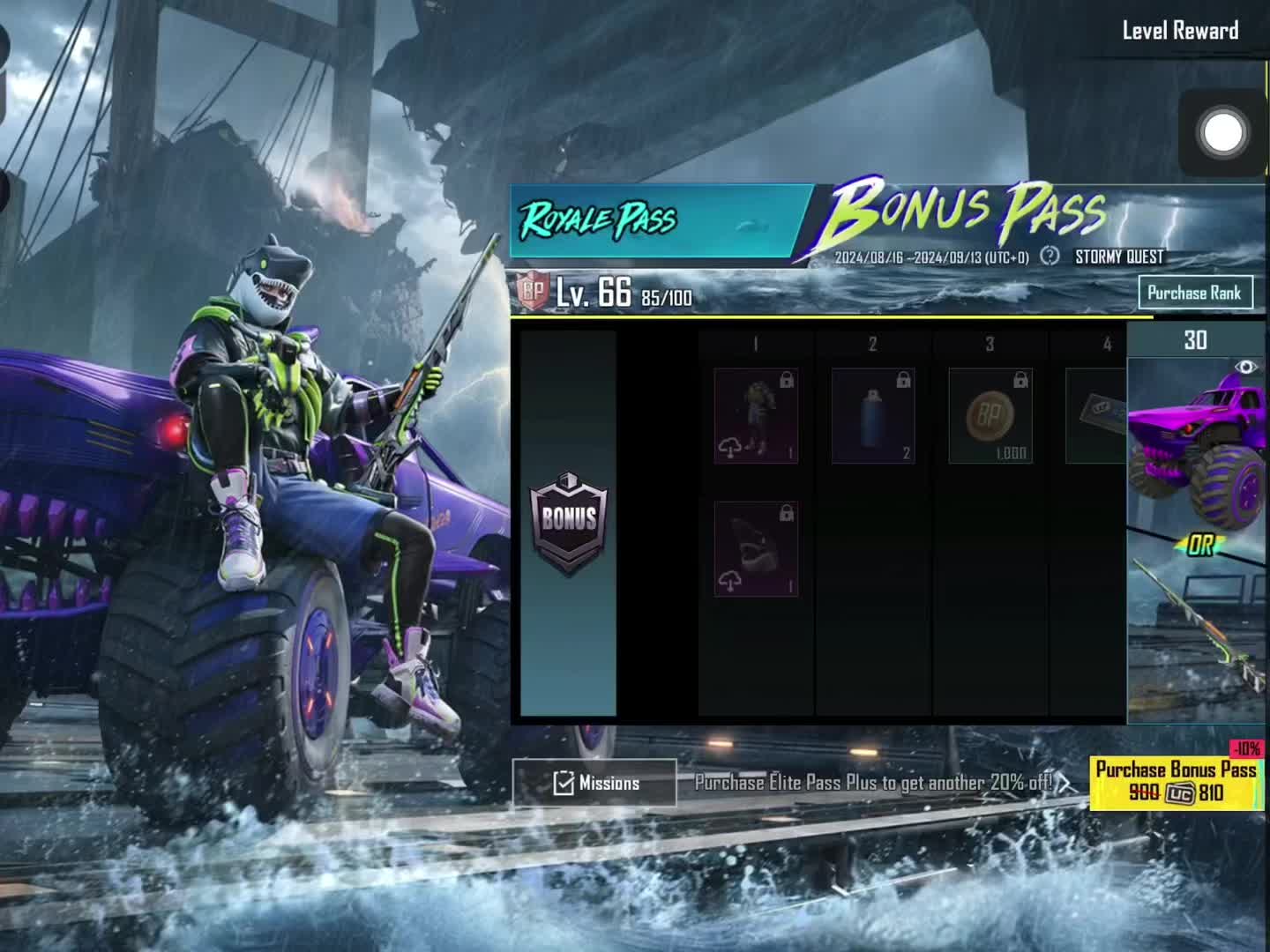Viewport: 1270px width, 952px height.
Task: Select the locked blue canister reward
Action: (873, 416)
